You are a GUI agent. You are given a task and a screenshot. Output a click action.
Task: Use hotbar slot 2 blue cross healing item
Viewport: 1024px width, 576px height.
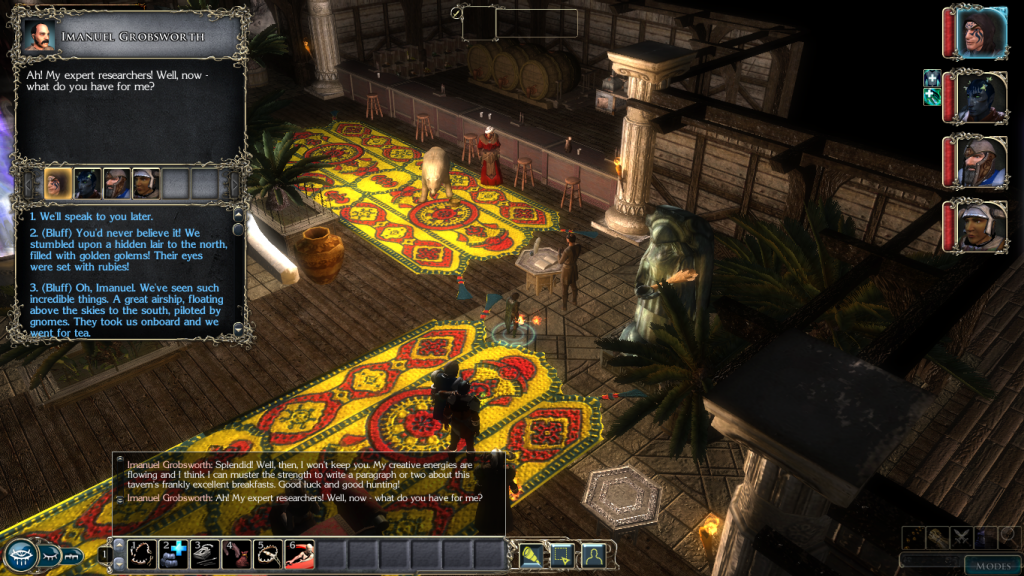(175, 553)
